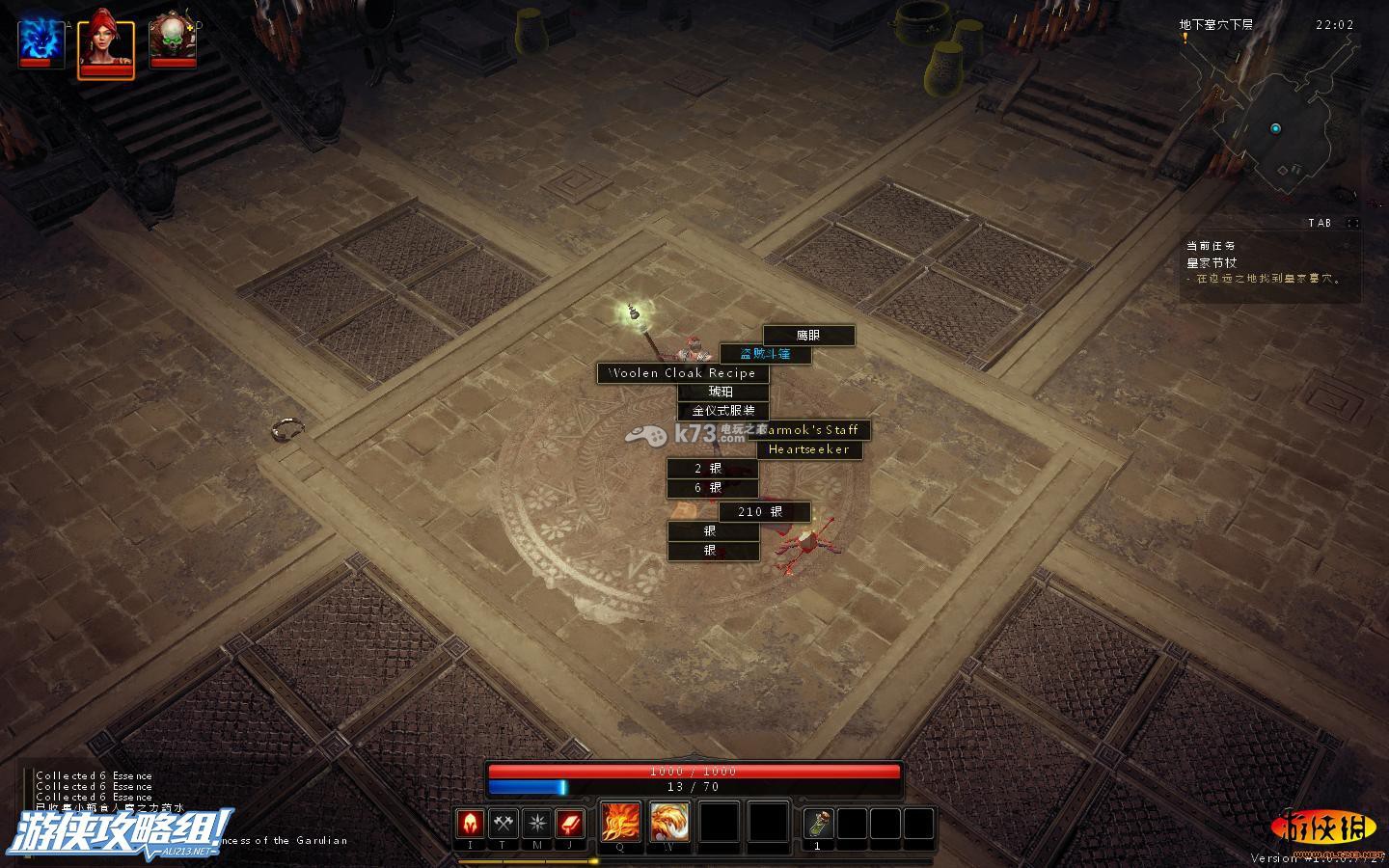
Task: Activate the flame swirl ability on W
Action: 669,822
